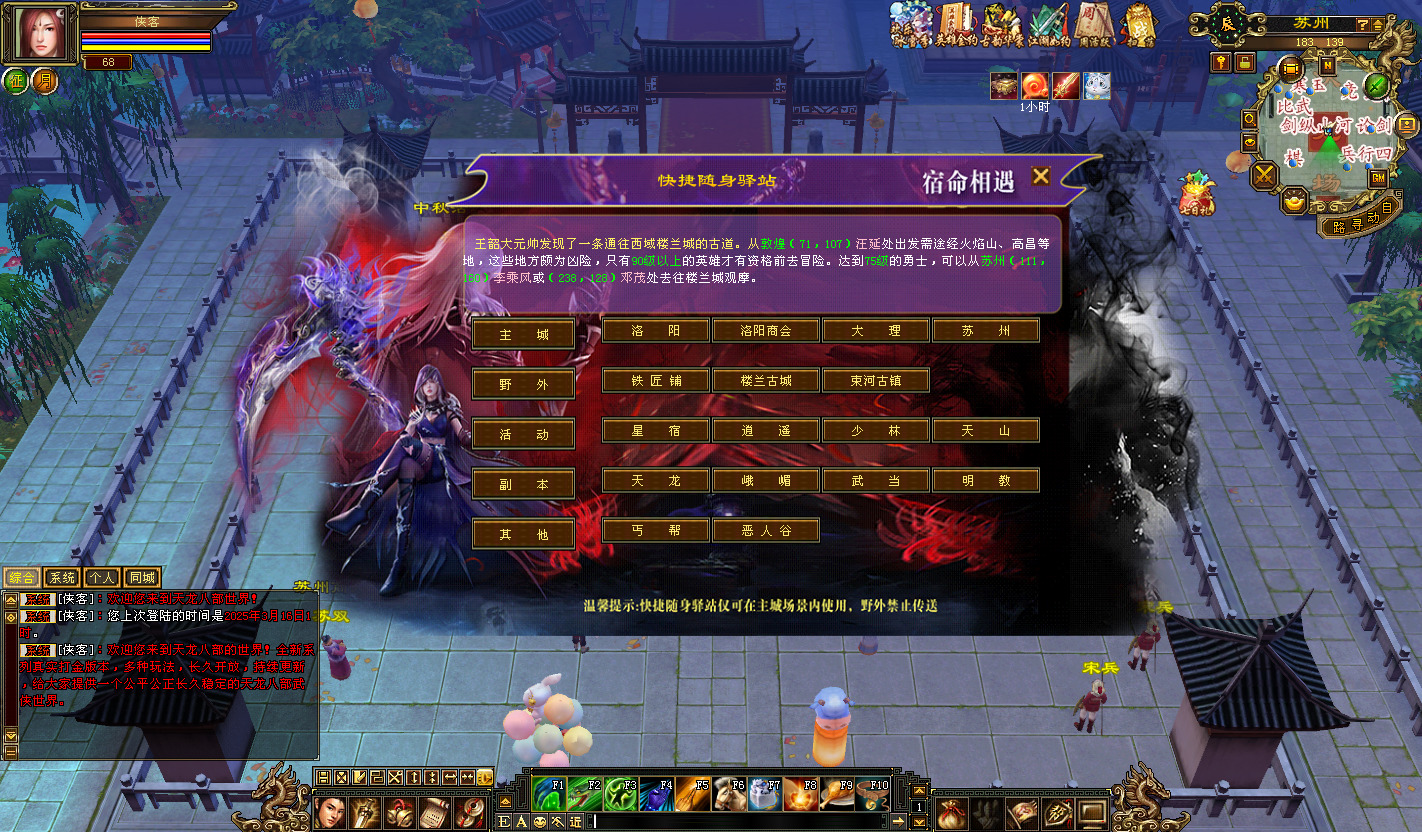Click the sword buff with 1小时 timer
The width and height of the screenshot is (1422, 832).
click(x=1066, y=86)
